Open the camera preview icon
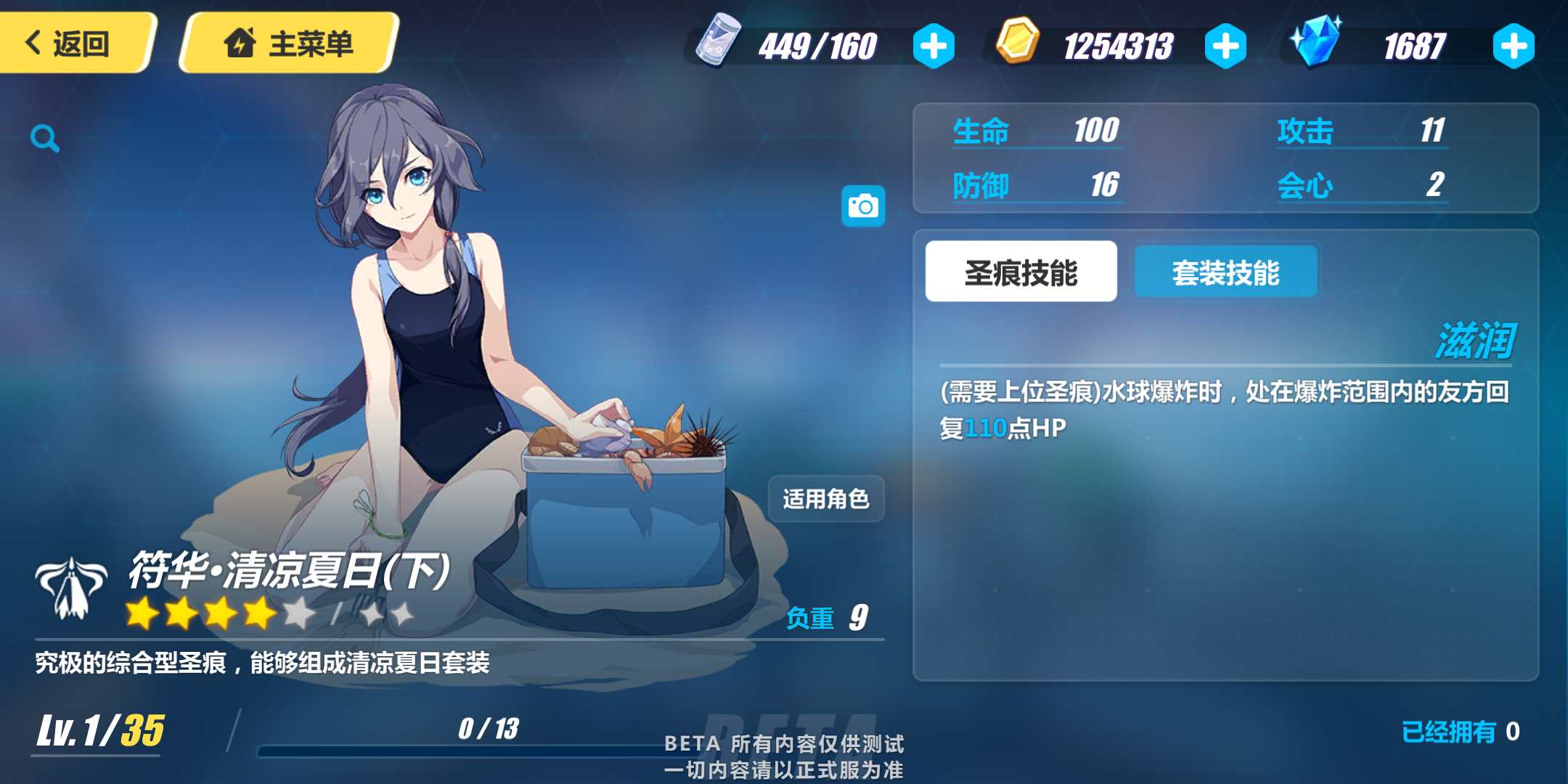 tap(865, 205)
